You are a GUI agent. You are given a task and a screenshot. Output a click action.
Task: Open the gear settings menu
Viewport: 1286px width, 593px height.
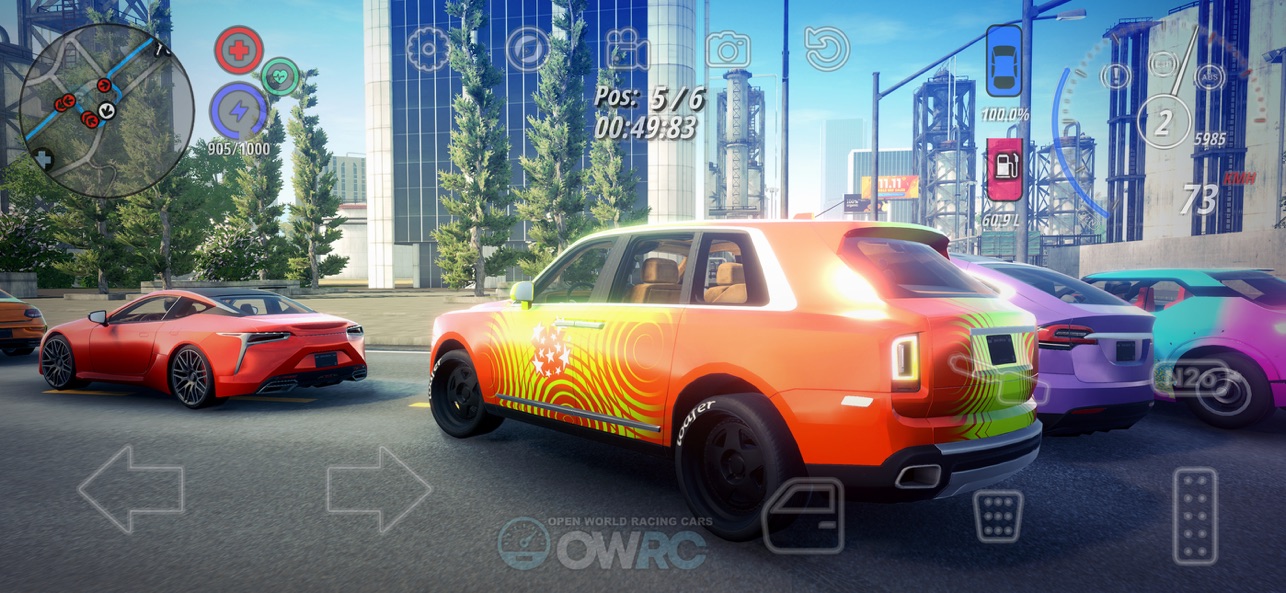pyautogui.click(x=428, y=49)
